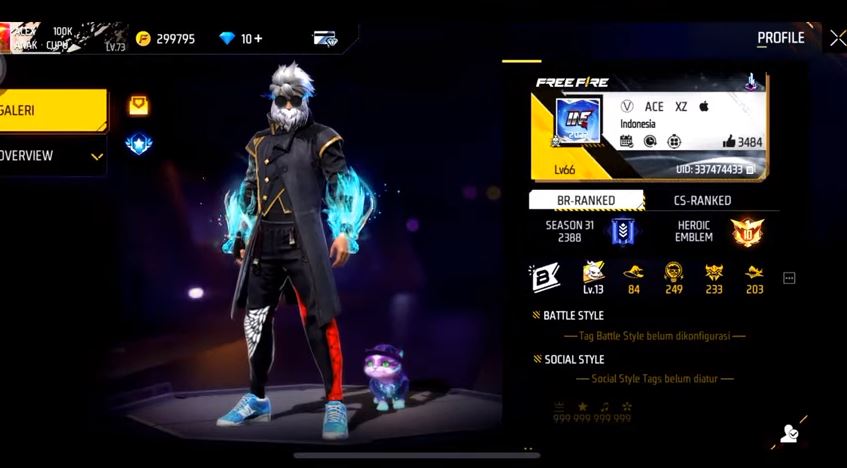Viewport: 847px width, 468px height.
Task: Open the Season 31 rank badge
Action: 623,232
